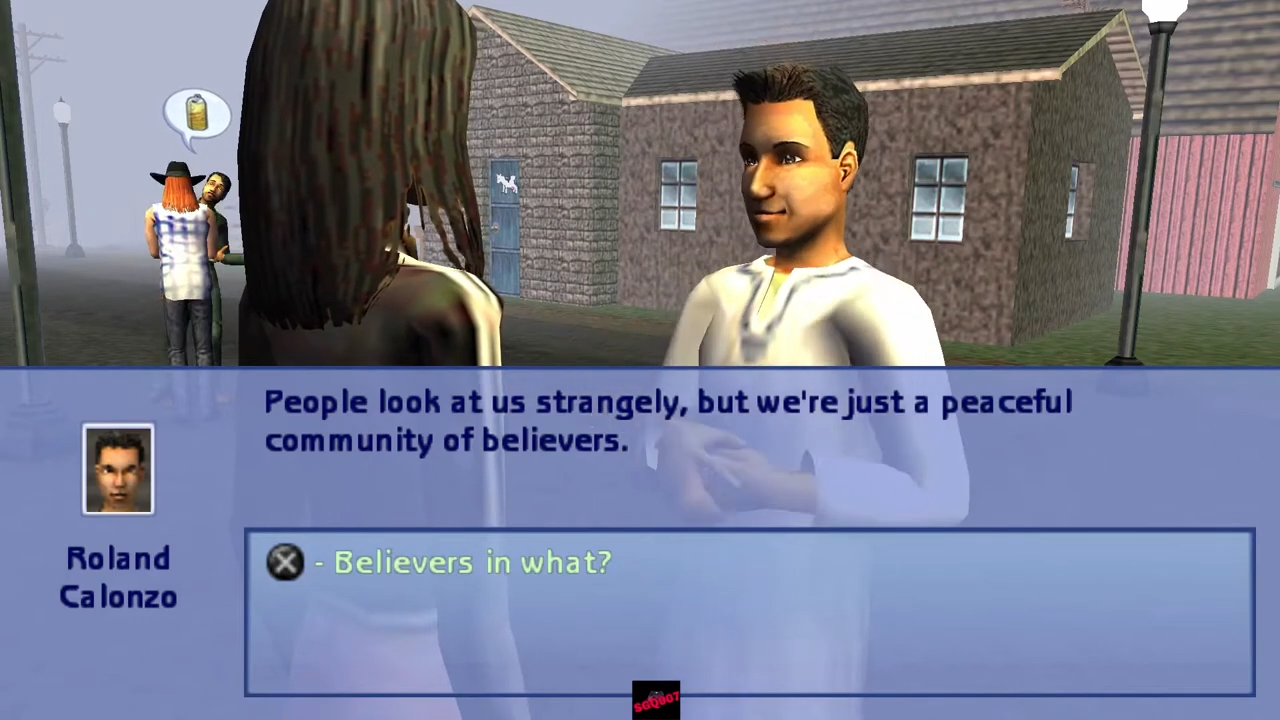
Task: Click the X button icon in the dialogue box
Action: point(285,562)
